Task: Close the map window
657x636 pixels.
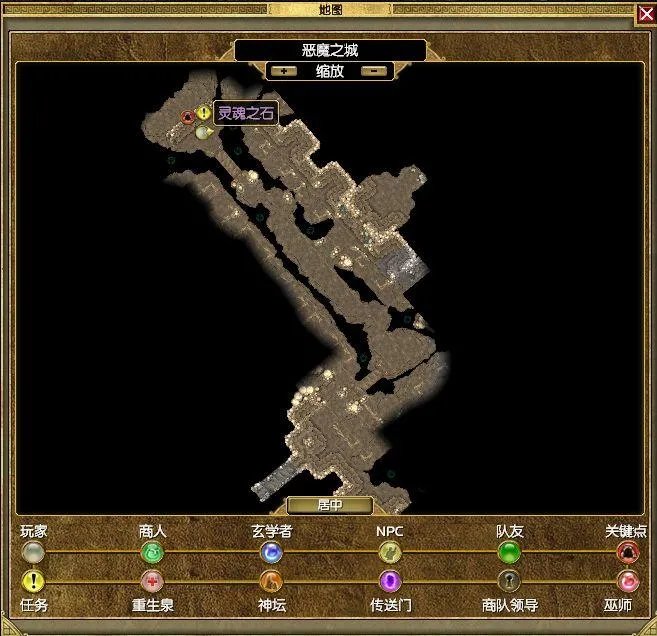Action: (645, 12)
